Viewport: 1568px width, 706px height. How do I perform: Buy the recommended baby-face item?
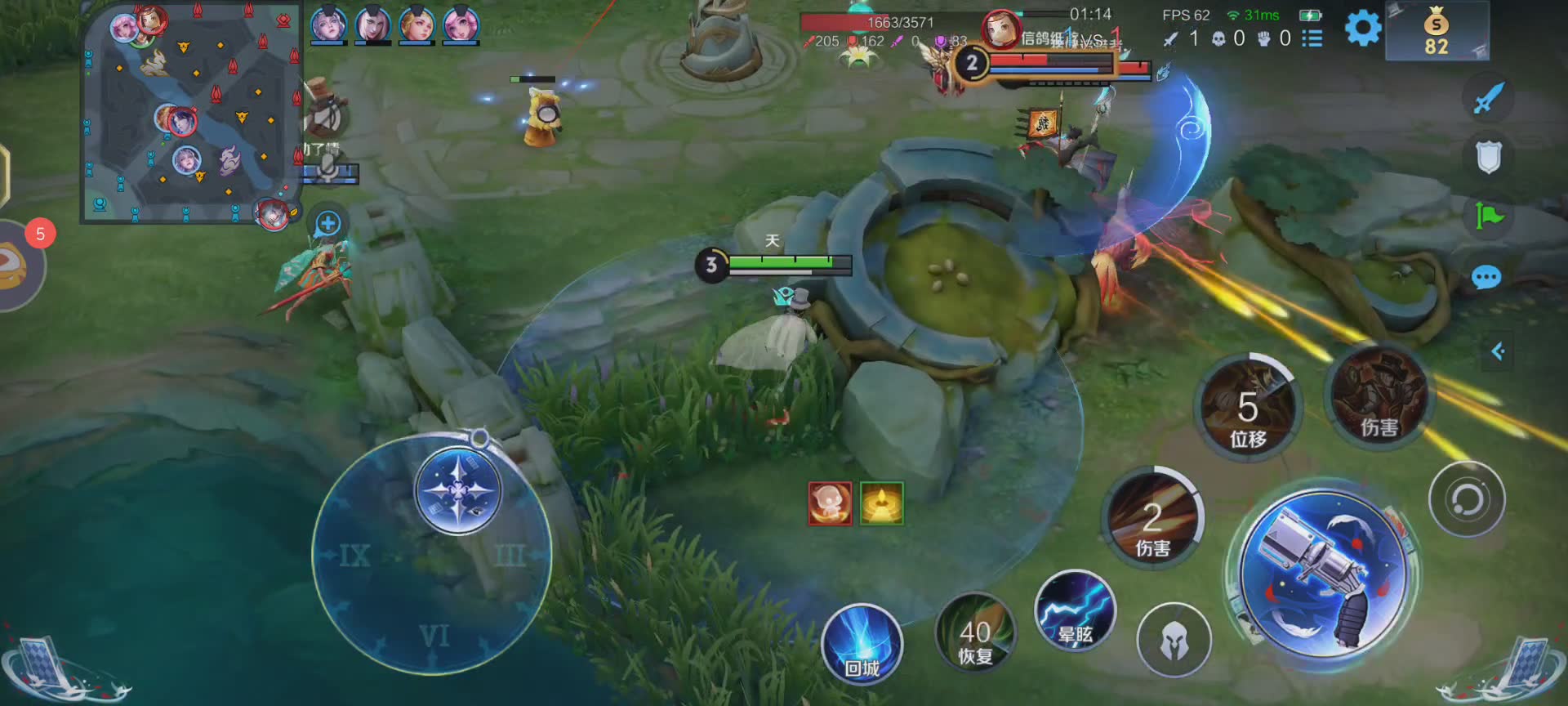click(x=830, y=503)
